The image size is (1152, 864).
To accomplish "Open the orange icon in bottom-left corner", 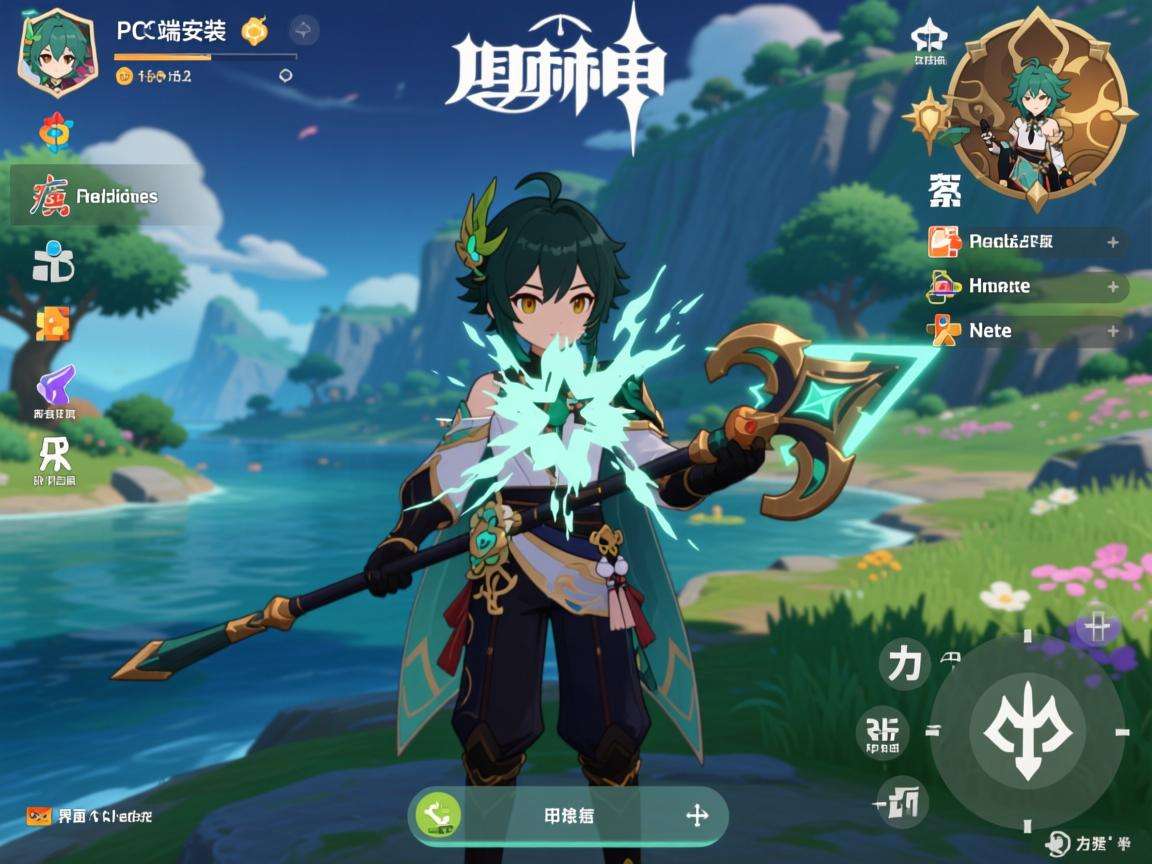I will [39, 816].
